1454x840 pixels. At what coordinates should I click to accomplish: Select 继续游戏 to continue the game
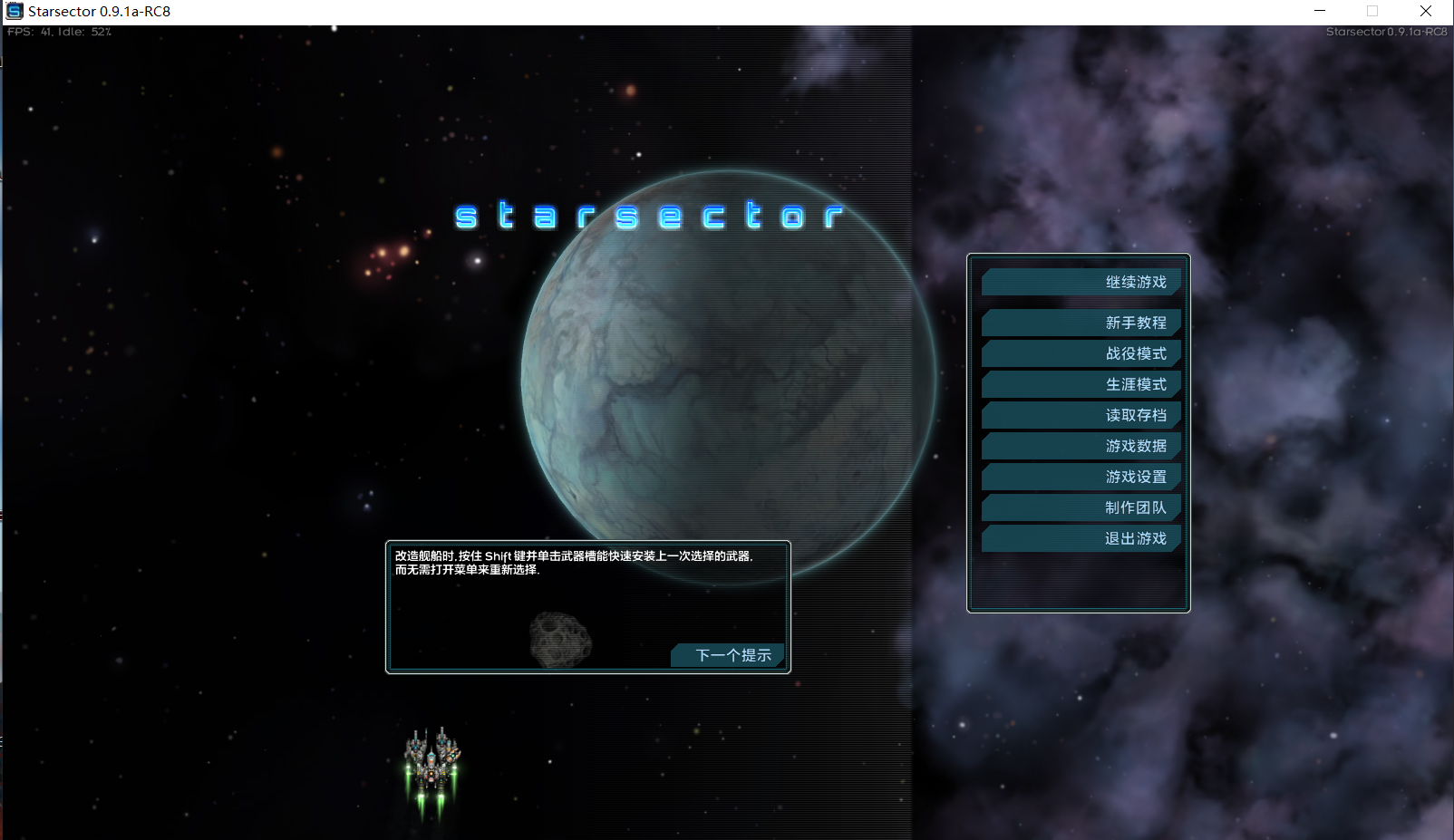pos(1081,282)
